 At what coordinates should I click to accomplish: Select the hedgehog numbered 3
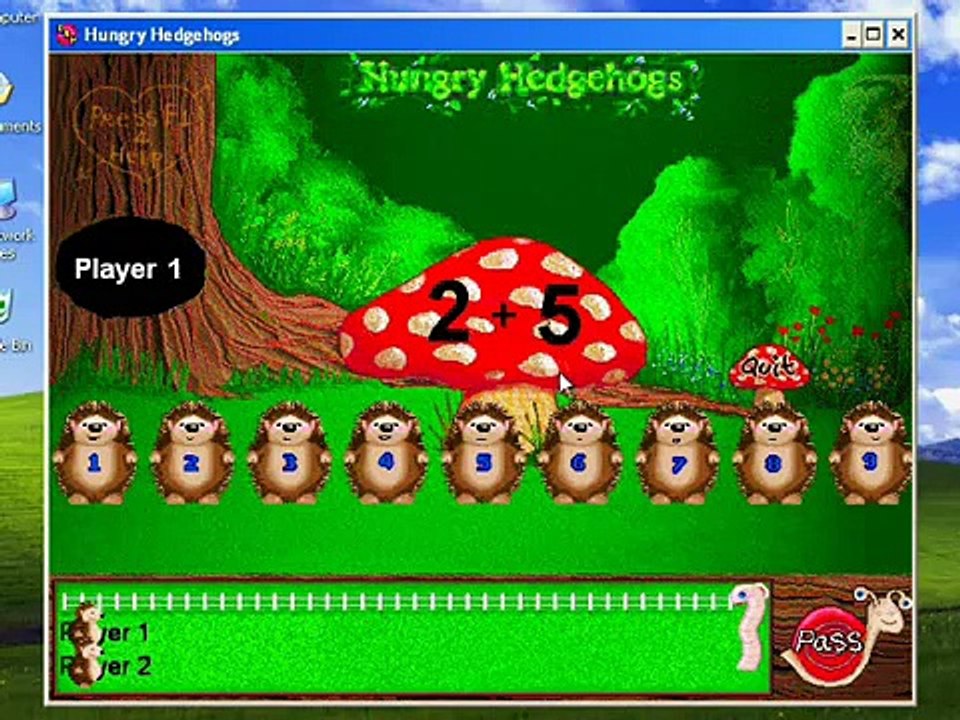289,455
